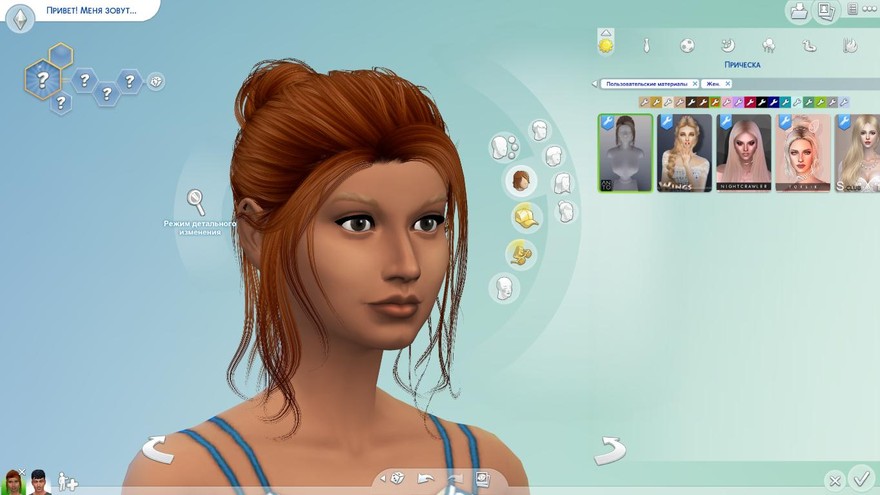
Task: Click the detail edit mode magnifier
Action: [197, 202]
